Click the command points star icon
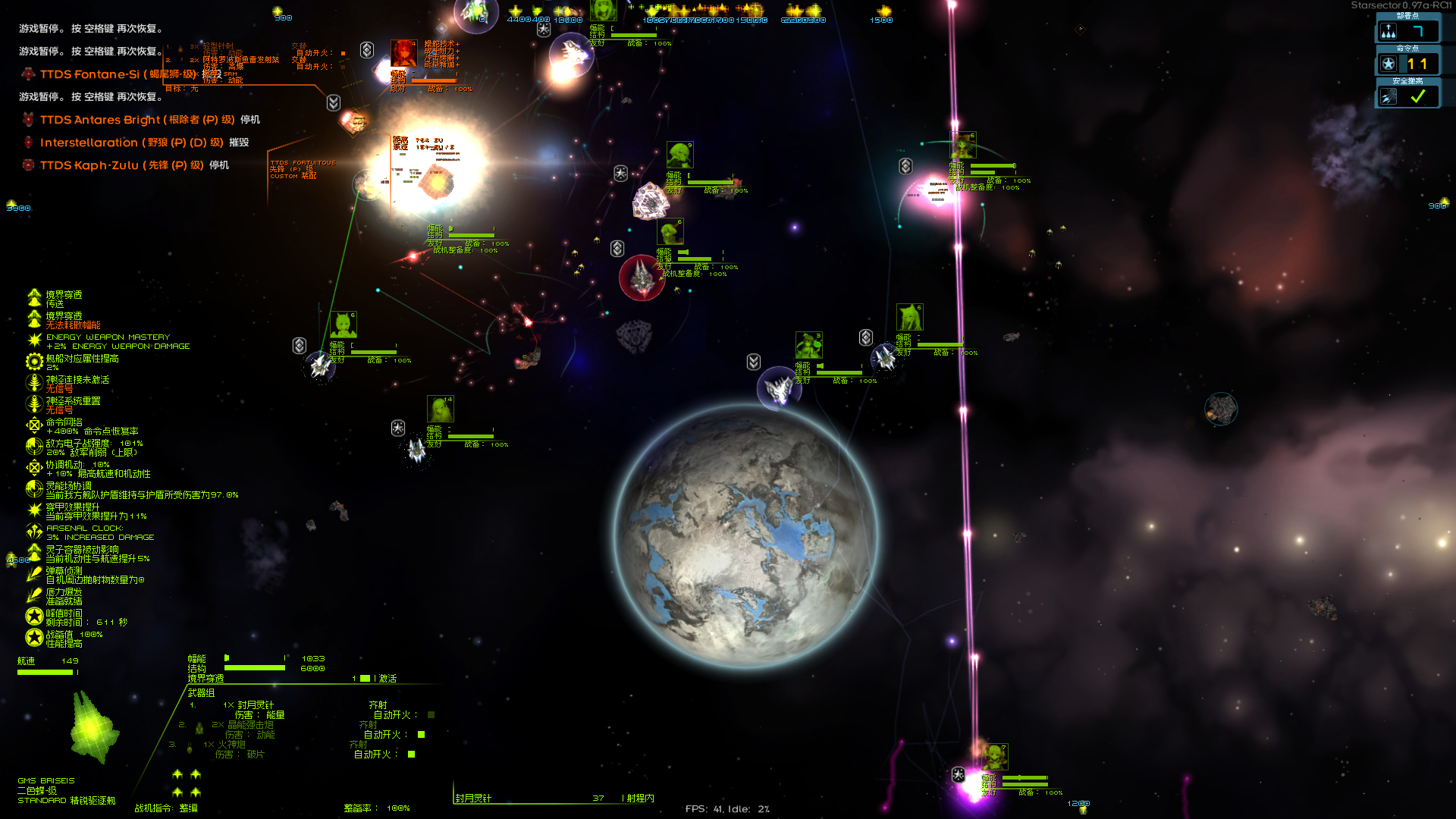 tap(1389, 64)
